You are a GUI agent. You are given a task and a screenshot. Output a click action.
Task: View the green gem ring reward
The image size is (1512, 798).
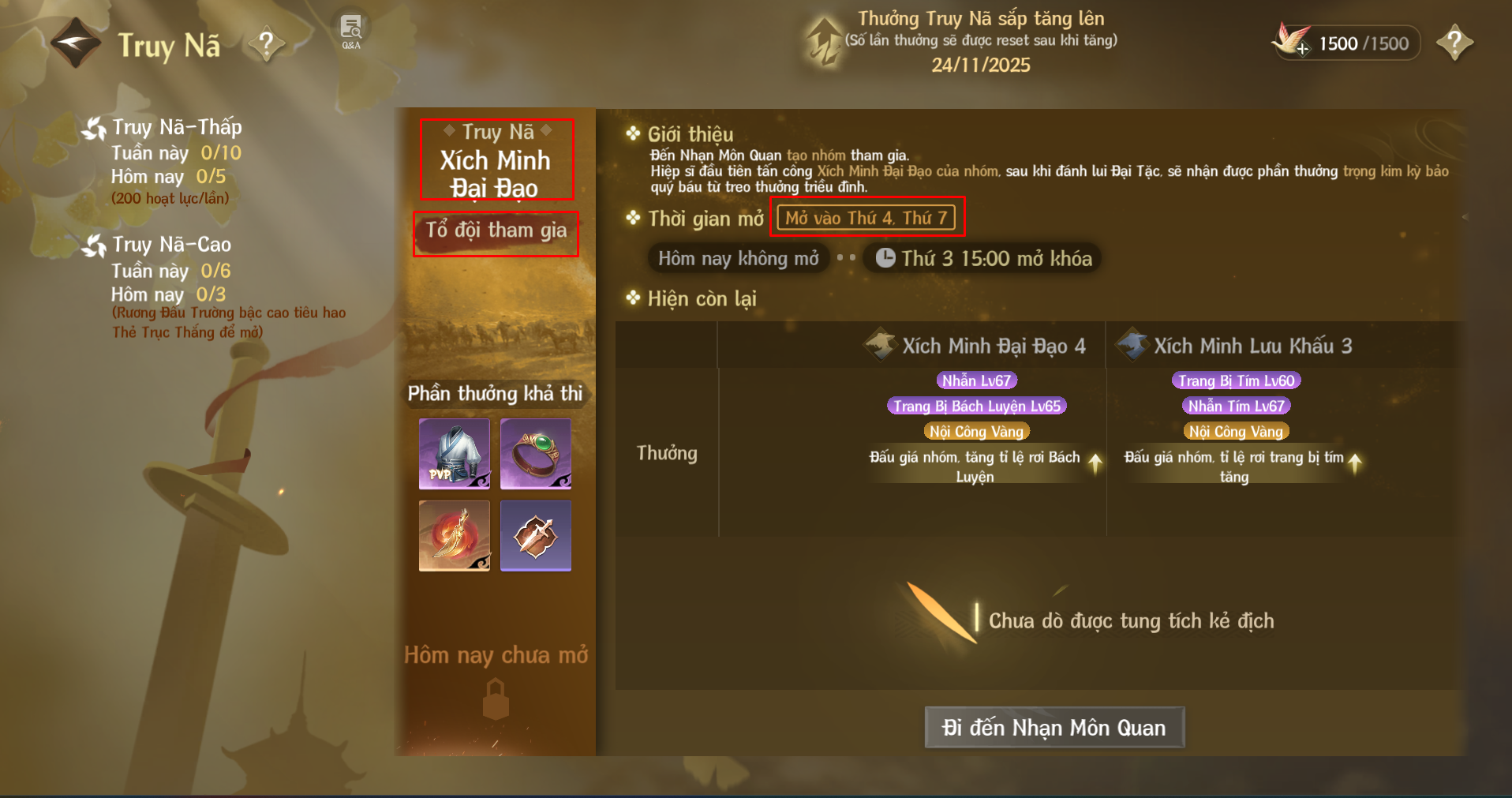[535, 454]
